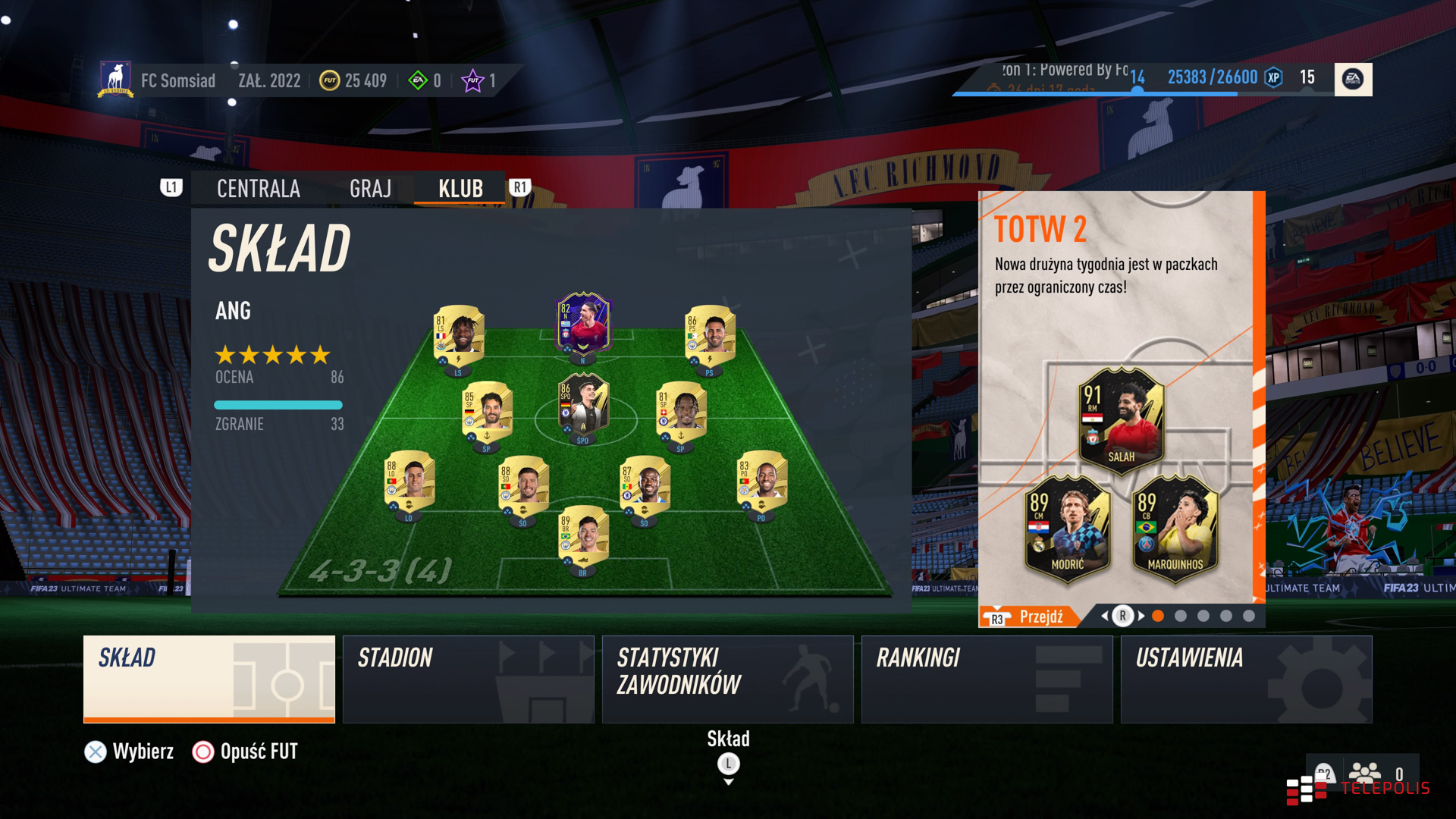The image size is (1456, 819).
Task: Click the FC Somsiad club badge
Action: [x=115, y=80]
